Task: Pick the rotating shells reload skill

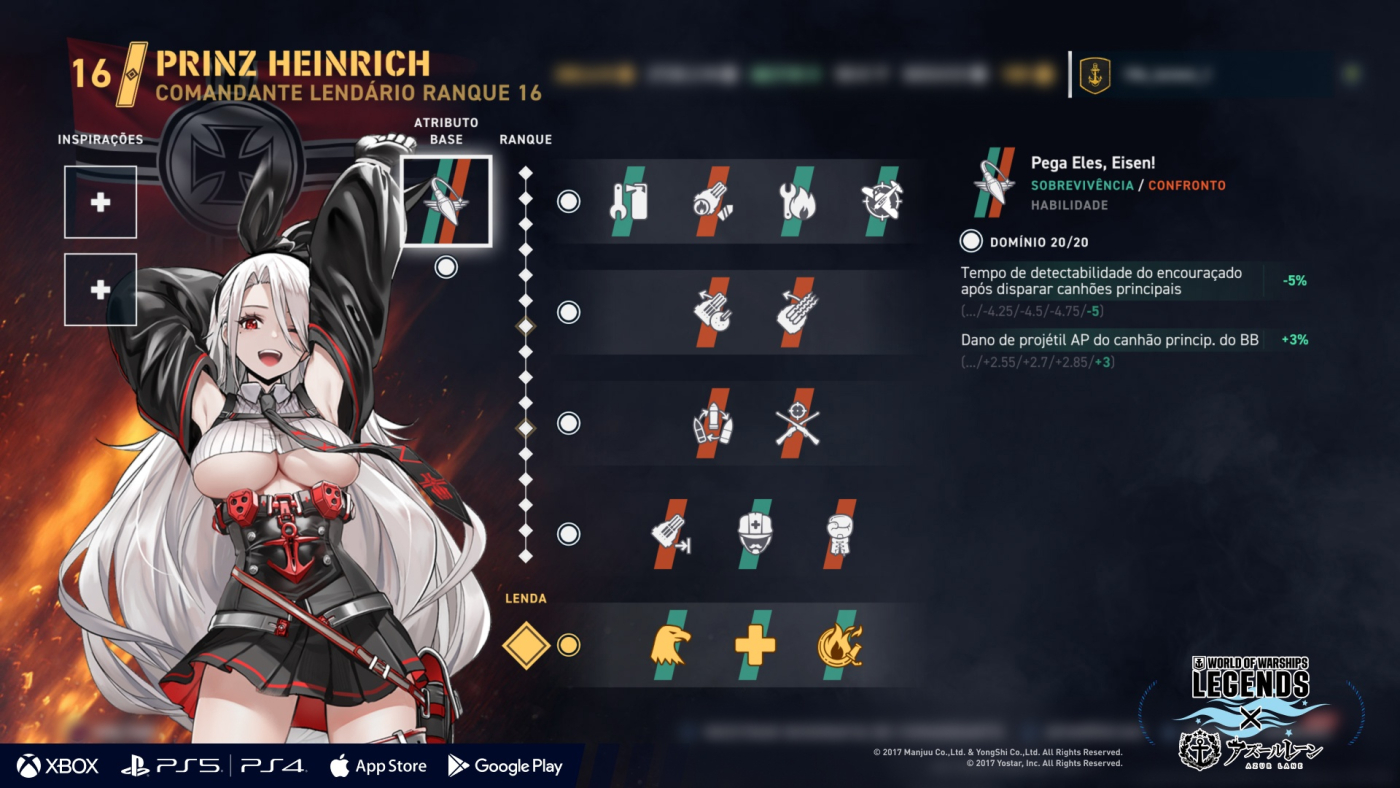Action: coord(712,423)
